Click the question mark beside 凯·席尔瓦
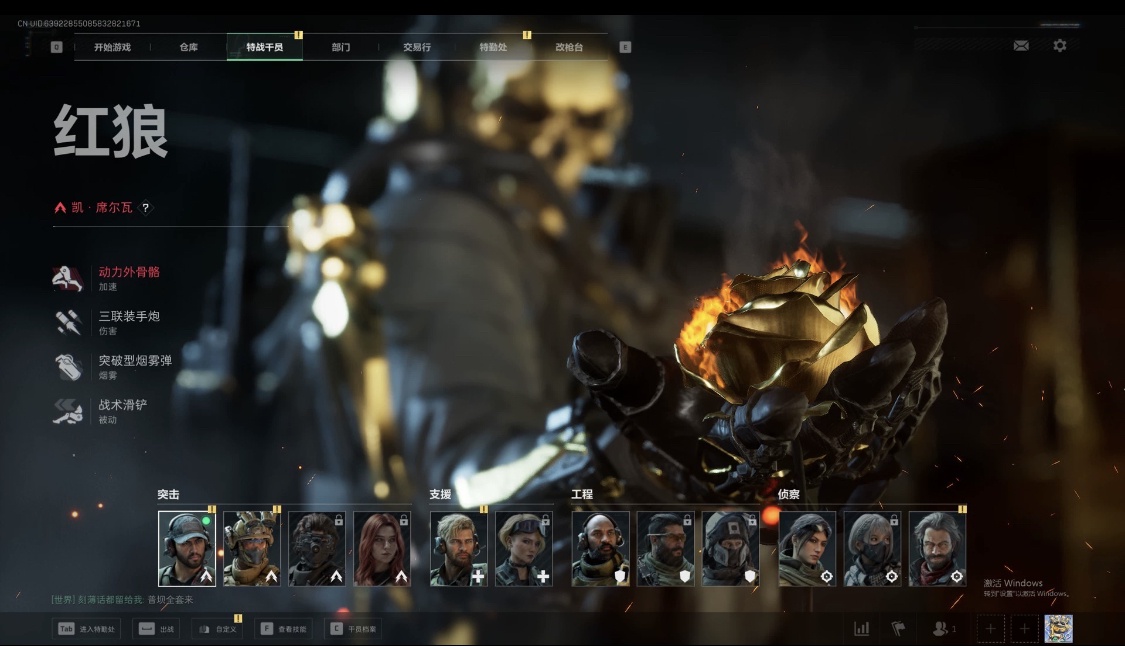Image resolution: width=1125 pixels, height=646 pixels. [x=146, y=208]
